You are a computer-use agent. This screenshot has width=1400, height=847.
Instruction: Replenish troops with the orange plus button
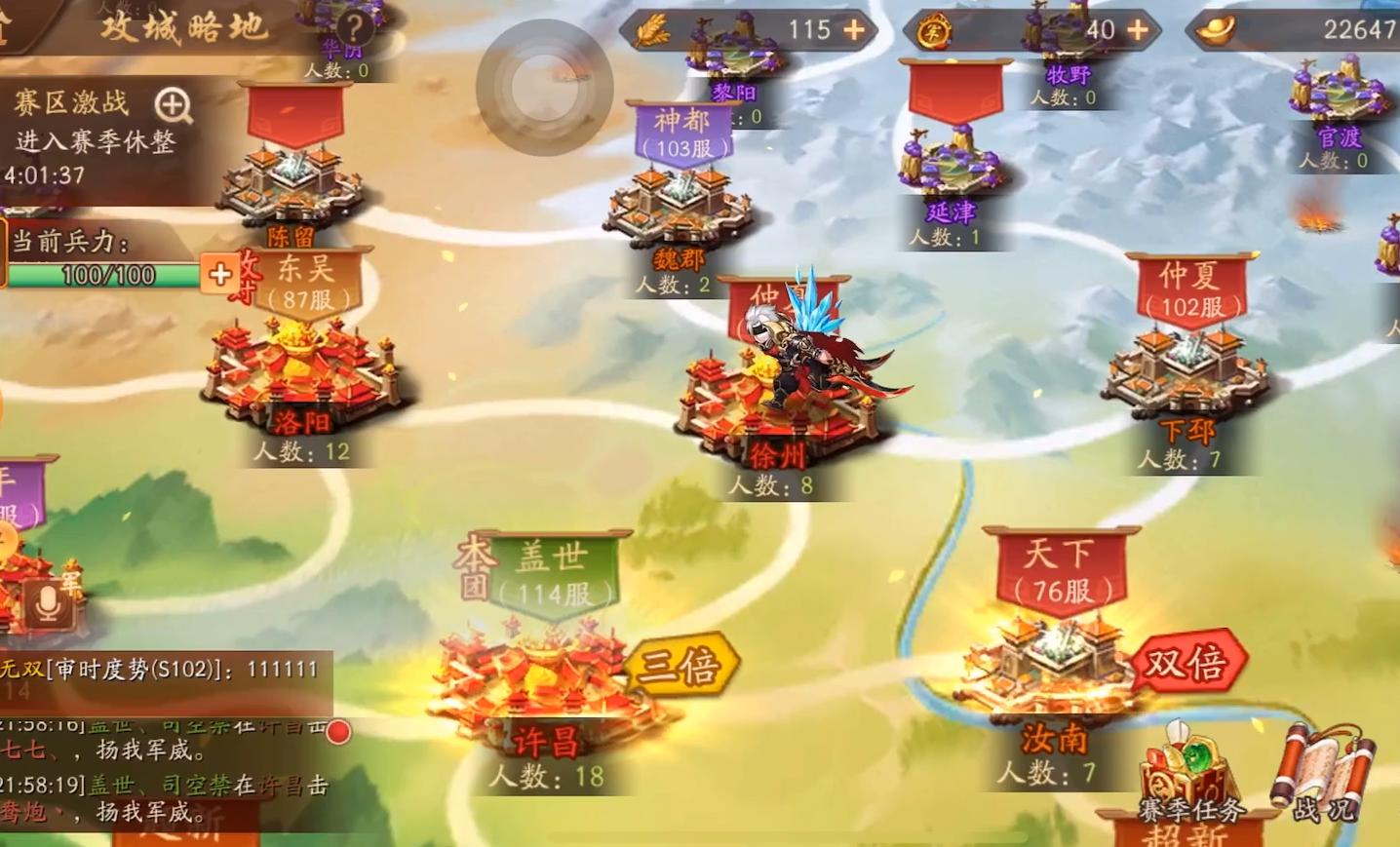click(219, 274)
